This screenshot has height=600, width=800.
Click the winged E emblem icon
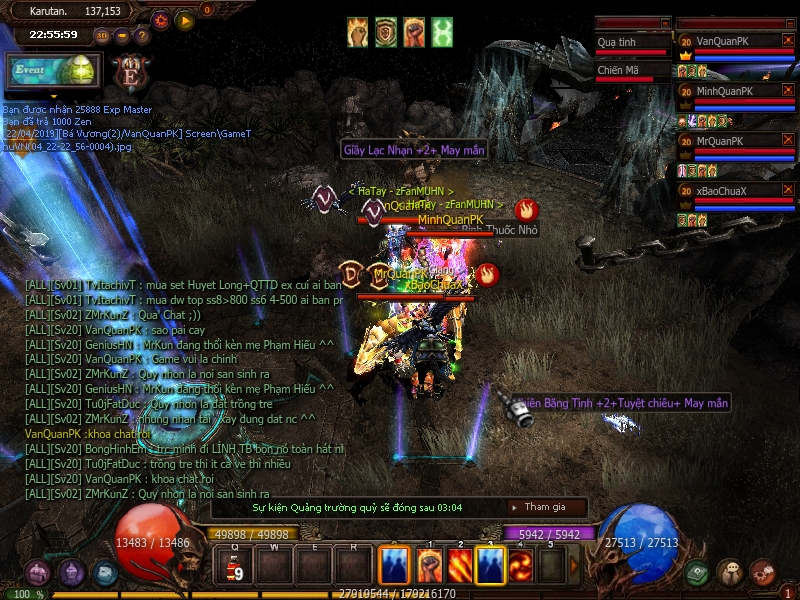131,72
